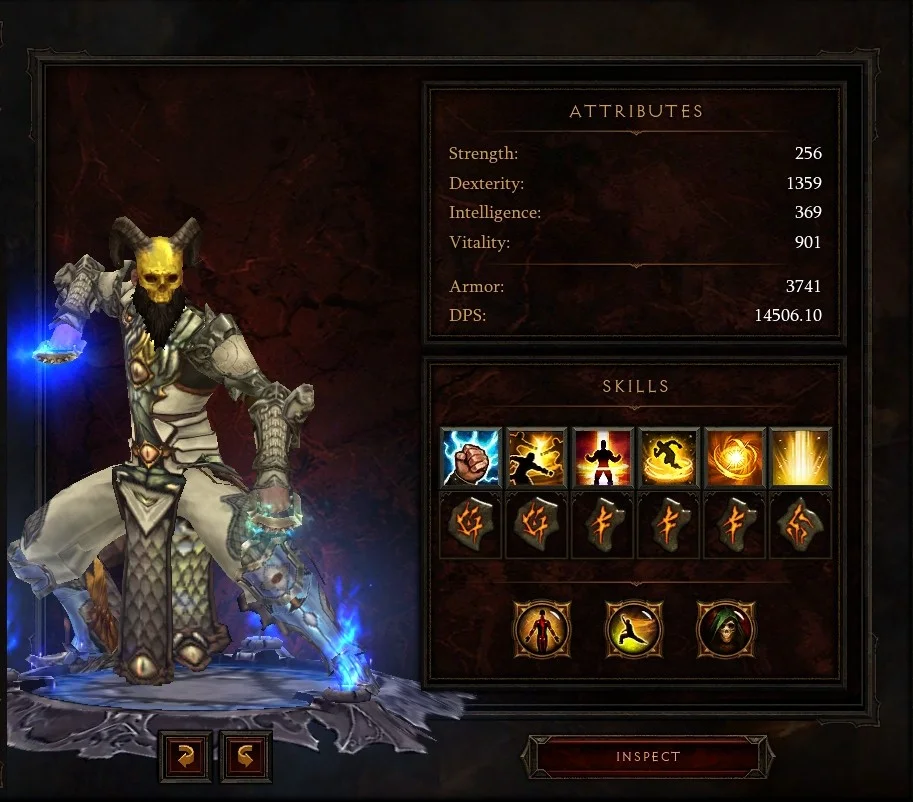This screenshot has width=913, height=802.
Task: Select the standing figure in red light skill
Action: pyautogui.click(x=602, y=458)
